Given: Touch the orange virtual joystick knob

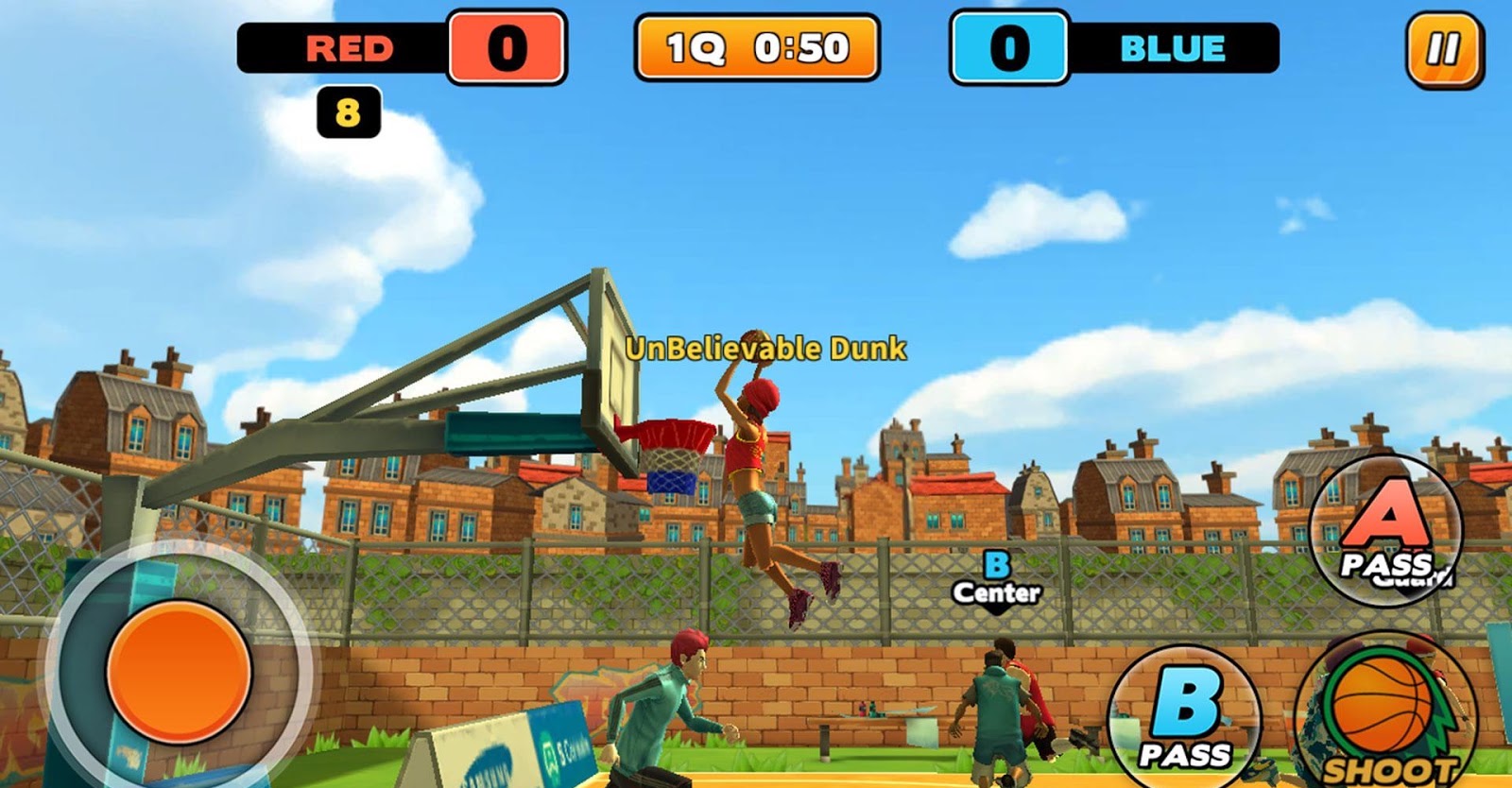Looking at the screenshot, I should pyautogui.click(x=179, y=672).
